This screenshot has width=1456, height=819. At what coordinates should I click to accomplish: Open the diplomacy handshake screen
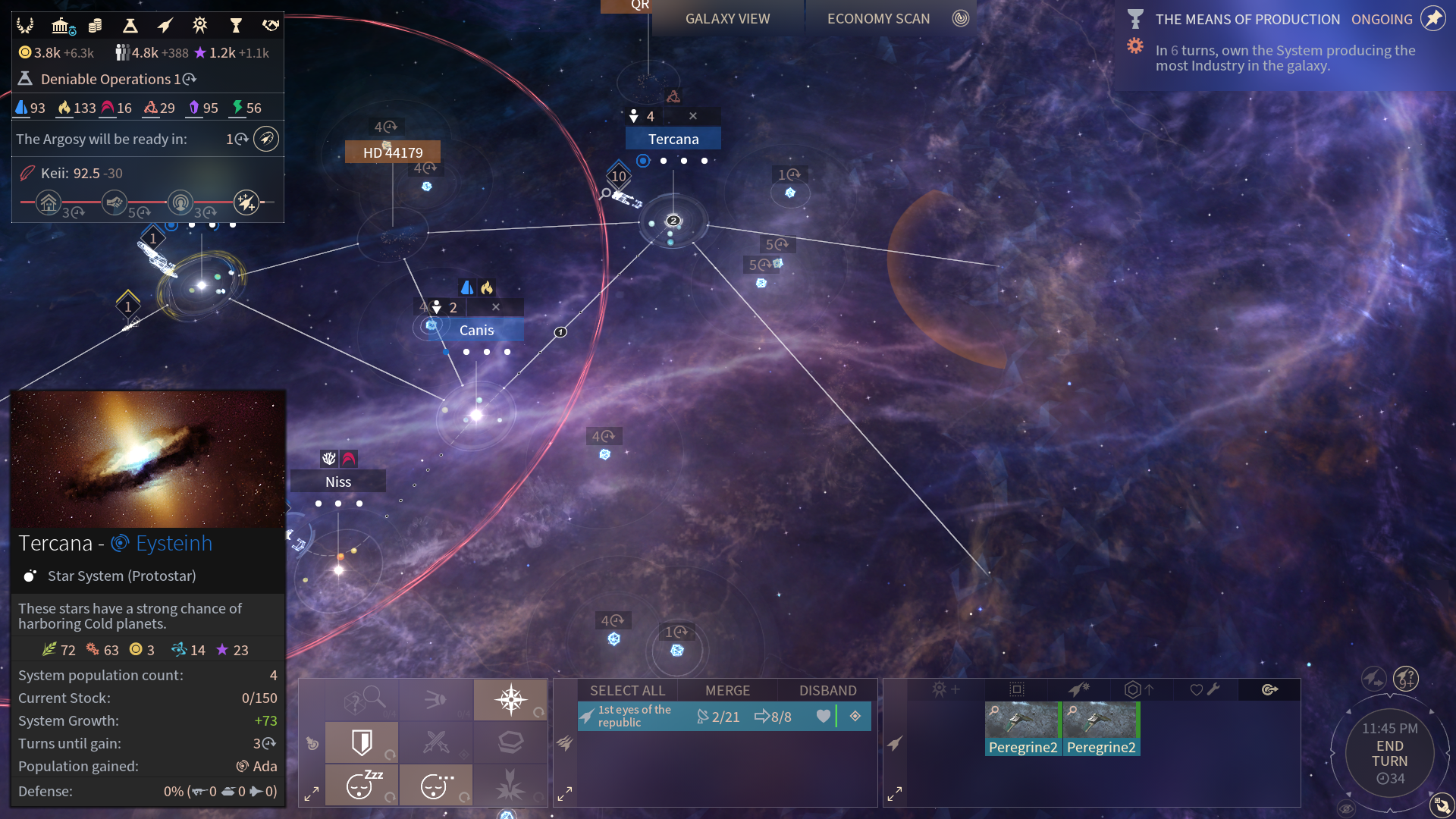click(270, 26)
